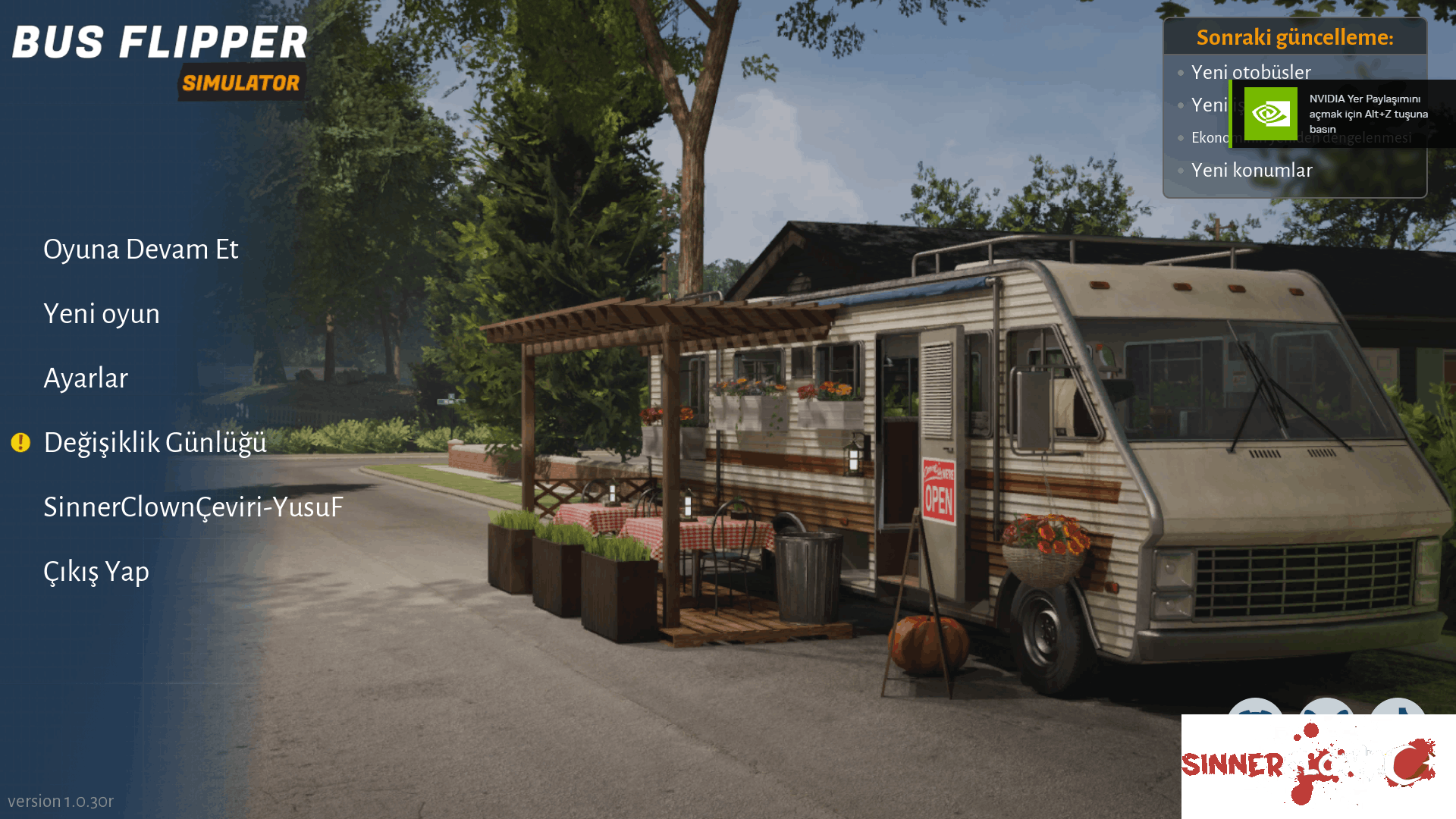1456x819 pixels.
Task: Click the NVIDIA logo in the overlay notification
Action: point(1270,114)
